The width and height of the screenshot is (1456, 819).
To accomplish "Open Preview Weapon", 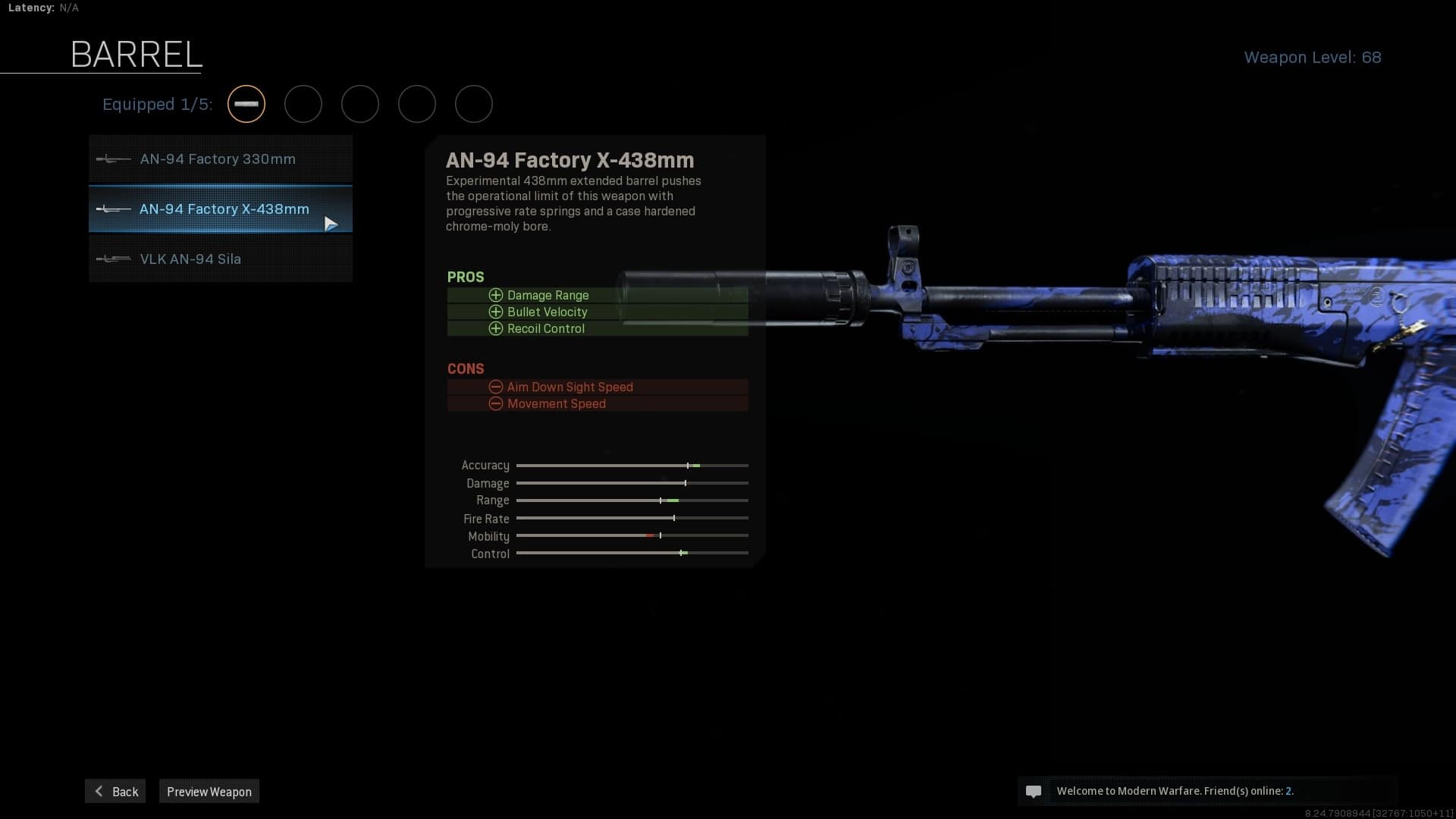I will (209, 791).
